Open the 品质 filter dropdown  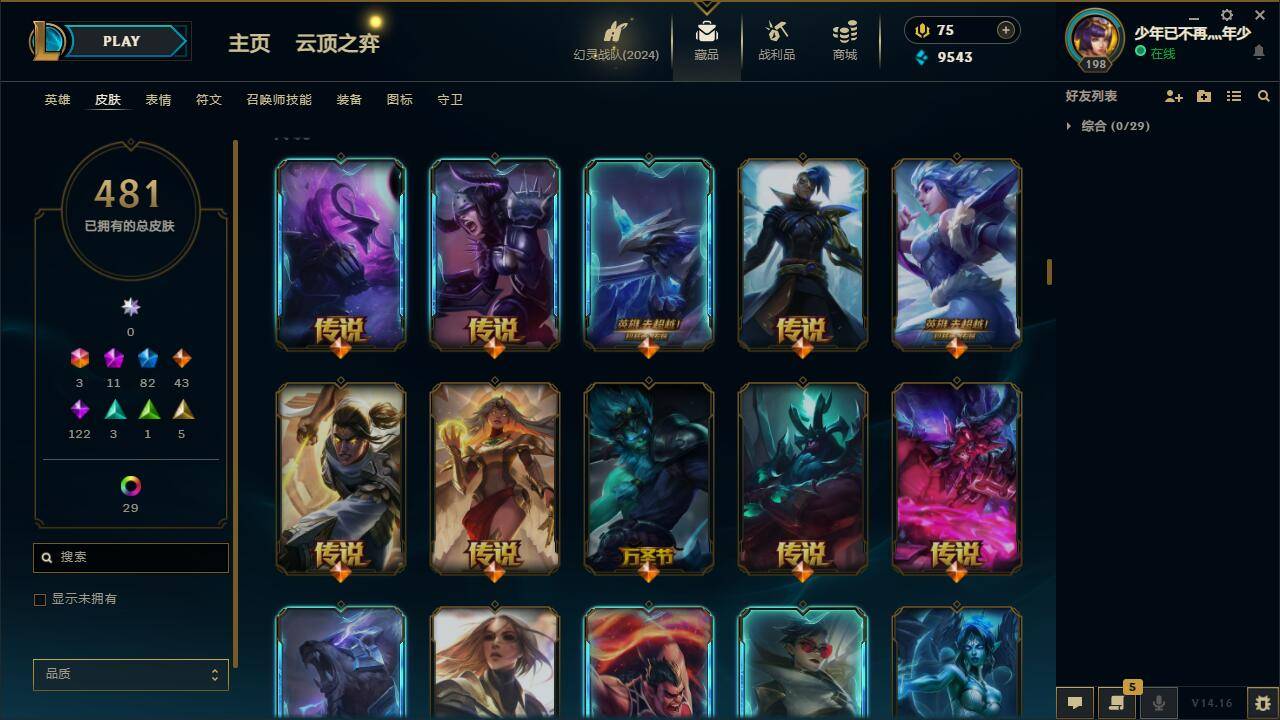[x=130, y=674]
